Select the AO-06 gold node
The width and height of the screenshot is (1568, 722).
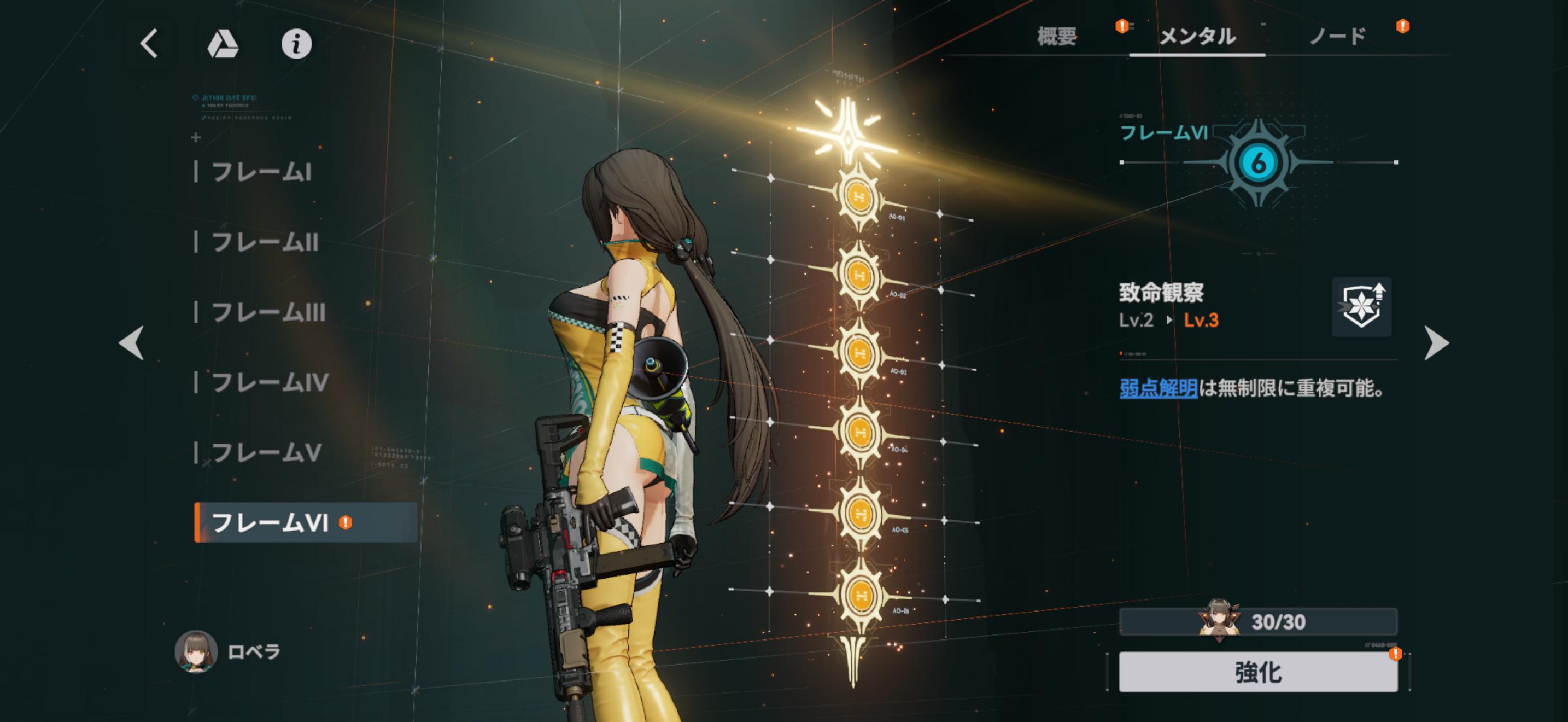point(860,595)
